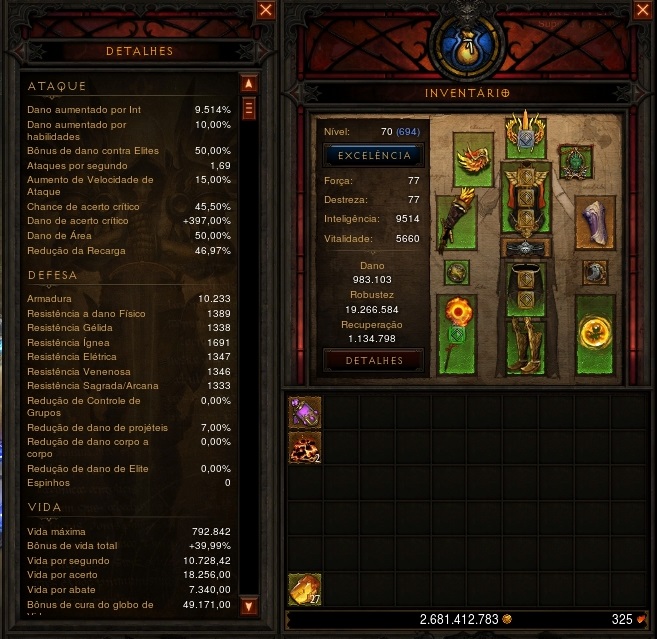Select the purple potion in the bag
657x639 pixels.
pos(305,411)
